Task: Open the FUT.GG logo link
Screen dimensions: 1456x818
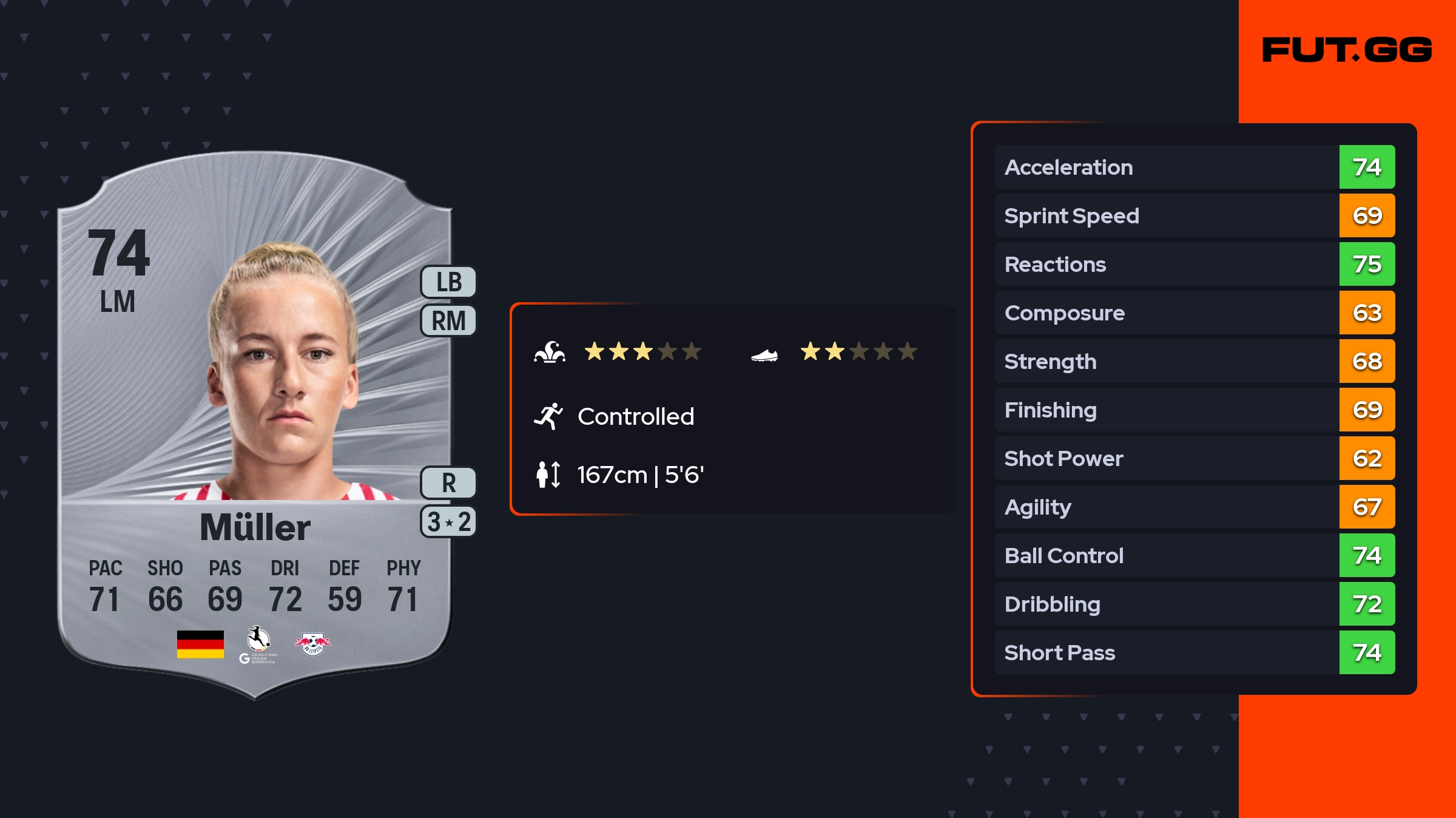Action: click(x=1347, y=50)
